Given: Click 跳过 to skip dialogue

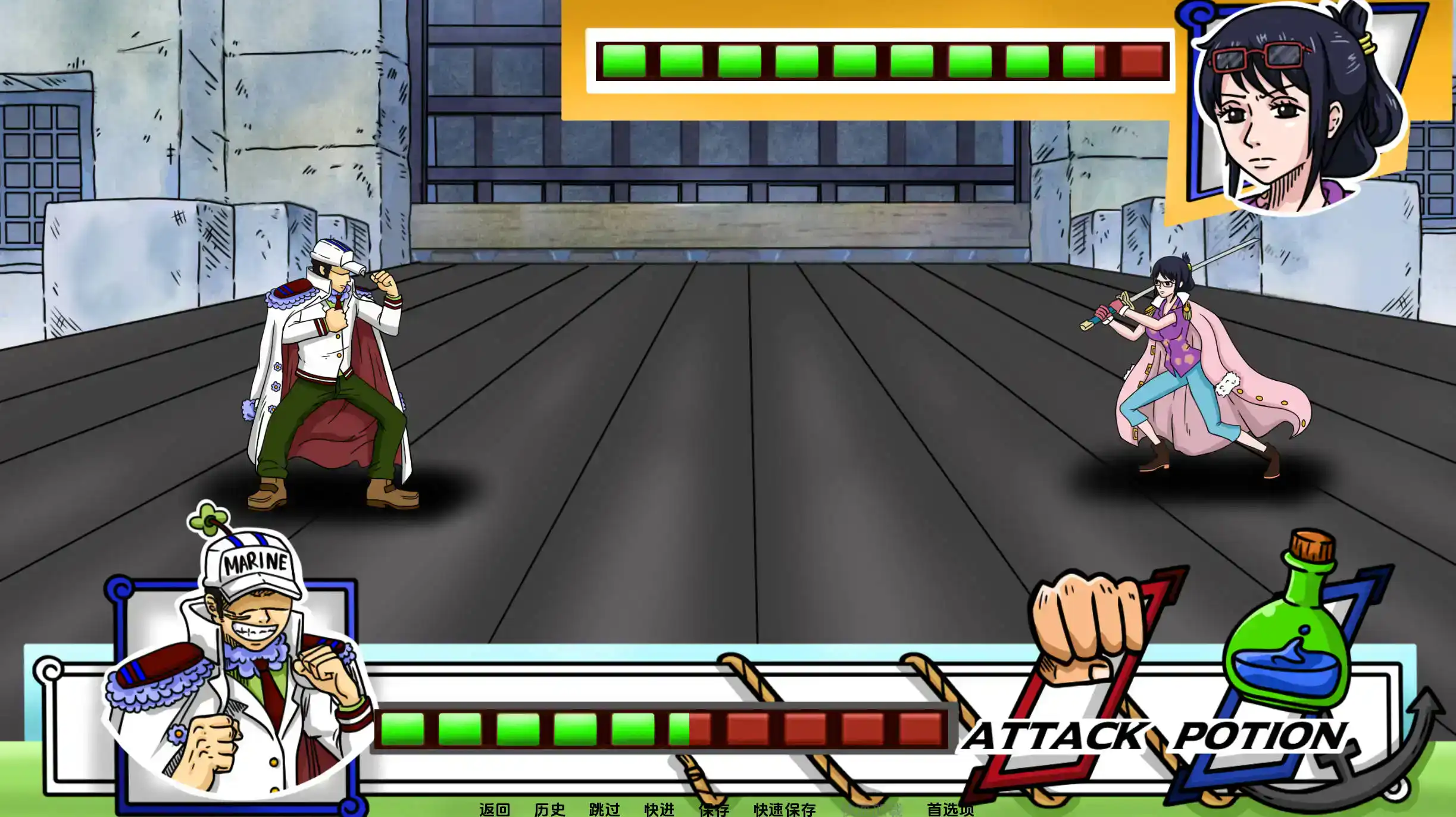Looking at the screenshot, I should pyautogui.click(x=606, y=809).
